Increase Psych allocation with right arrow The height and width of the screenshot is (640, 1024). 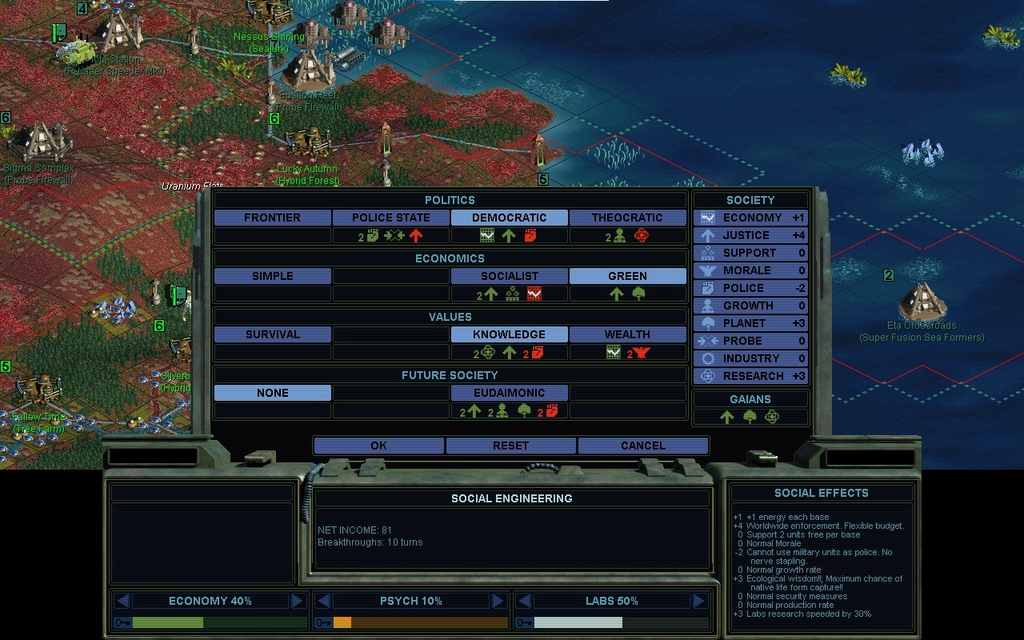[497, 601]
